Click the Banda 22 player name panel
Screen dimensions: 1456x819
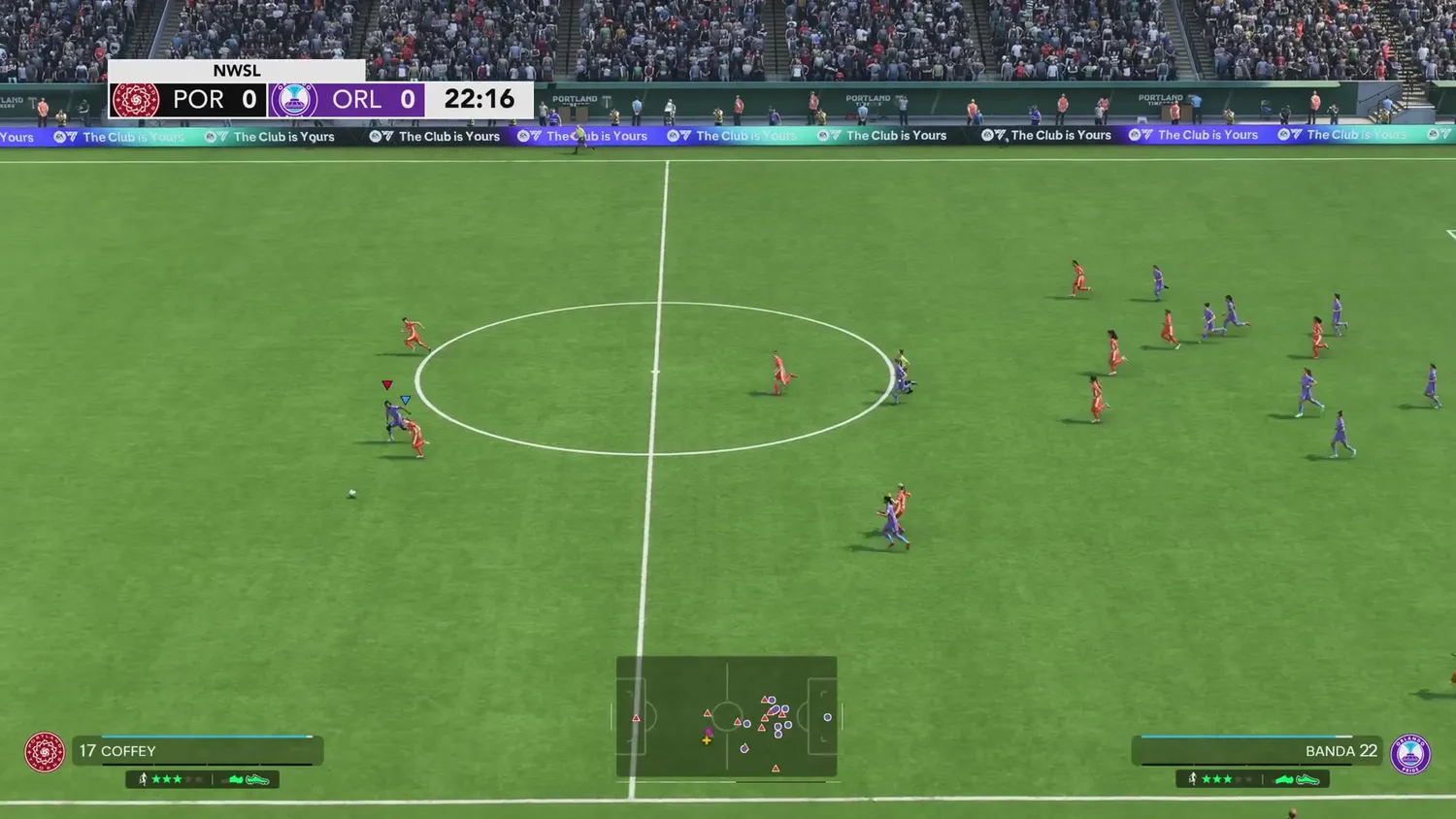(x=1258, y=751)
